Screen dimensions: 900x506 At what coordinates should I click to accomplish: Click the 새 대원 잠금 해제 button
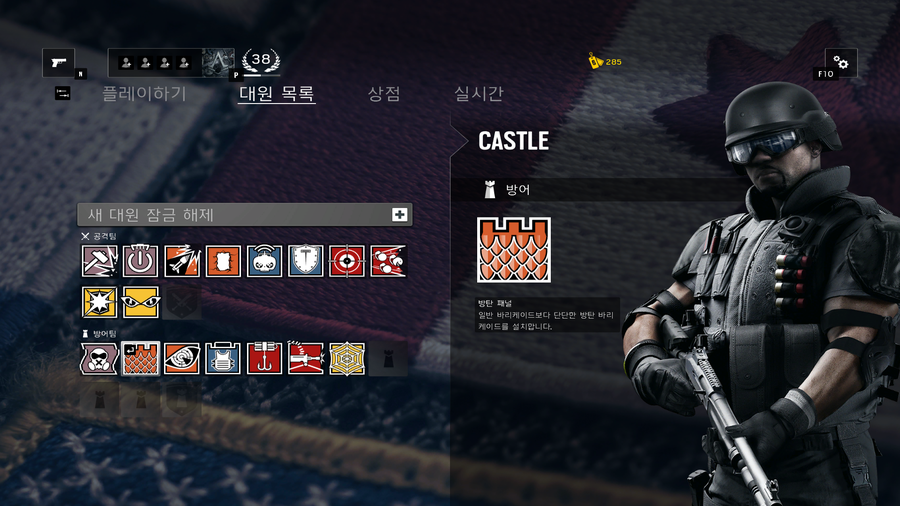(245, 214)
